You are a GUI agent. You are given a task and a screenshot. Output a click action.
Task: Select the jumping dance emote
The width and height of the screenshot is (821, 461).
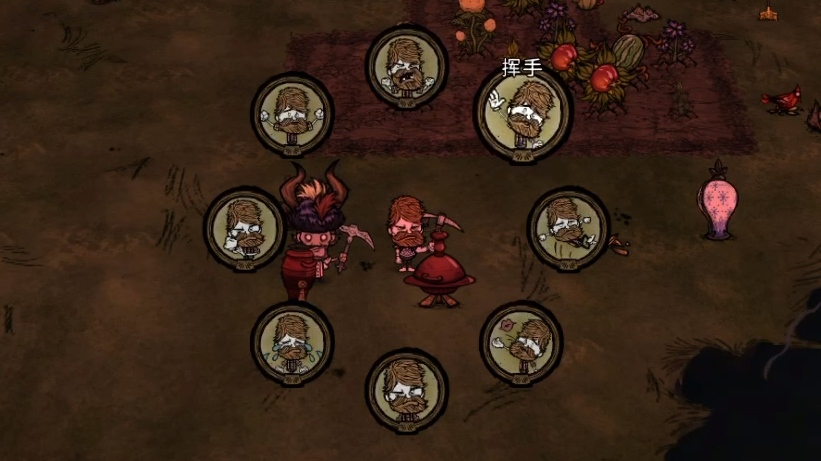tap(567, 226)
